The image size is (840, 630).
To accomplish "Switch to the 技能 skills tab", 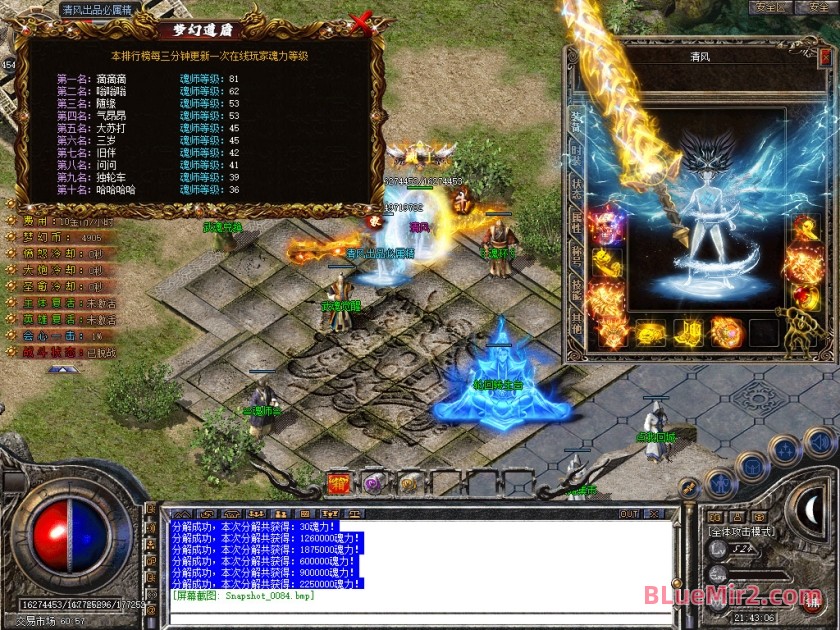I will pyautogui.click(x=576, y=287).
